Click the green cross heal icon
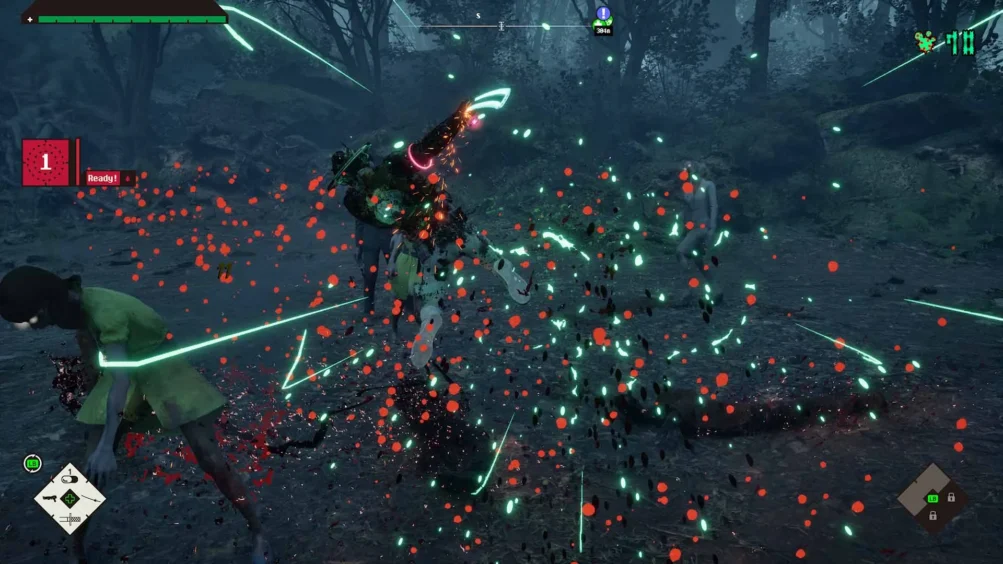The image size is (1003, 564). pyautogui.click(x=70, y=497)
